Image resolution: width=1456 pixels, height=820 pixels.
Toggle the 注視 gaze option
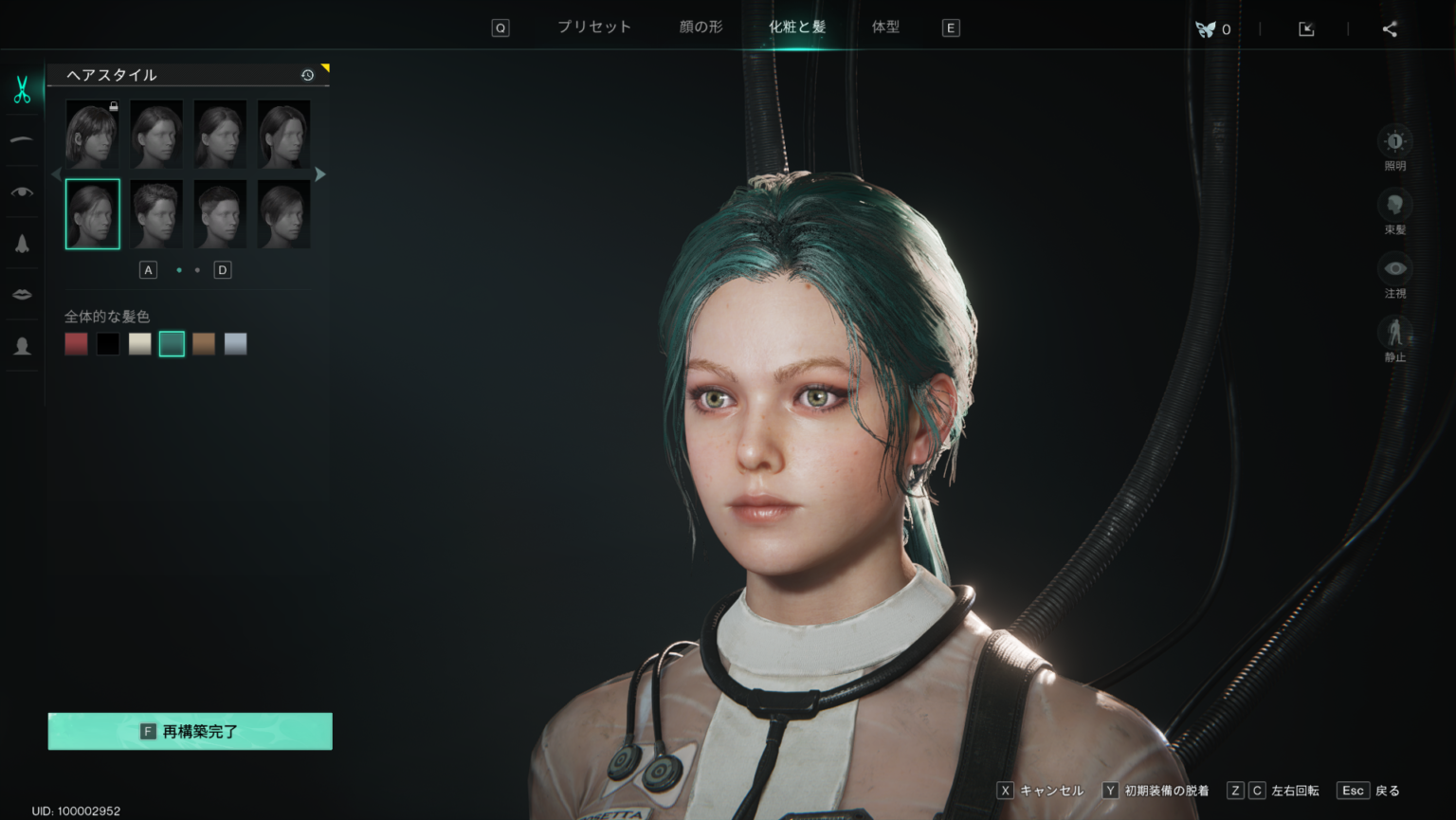point(1394,269)
